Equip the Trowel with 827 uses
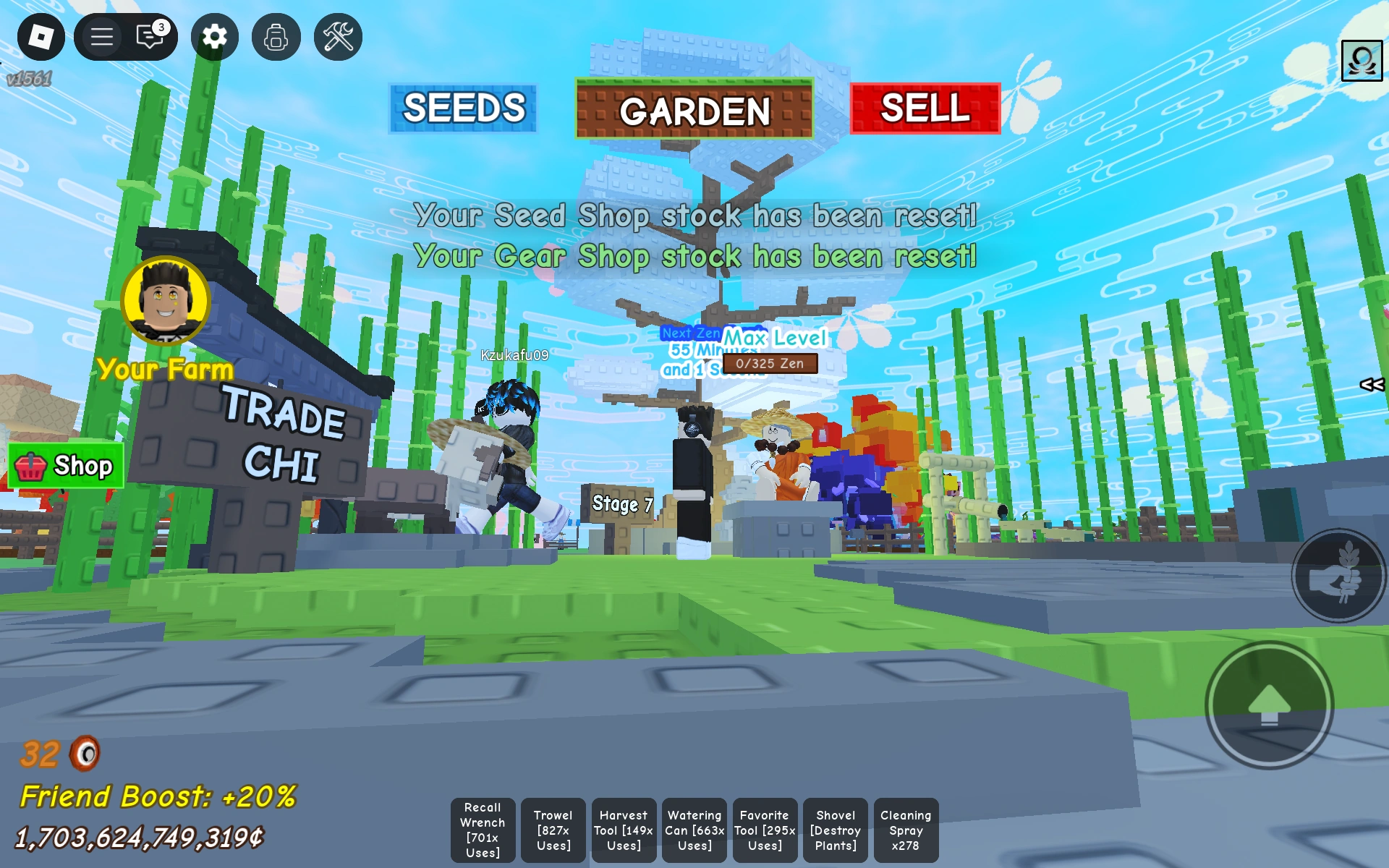This screenshot has height=868, width=1389. (553, 830)
